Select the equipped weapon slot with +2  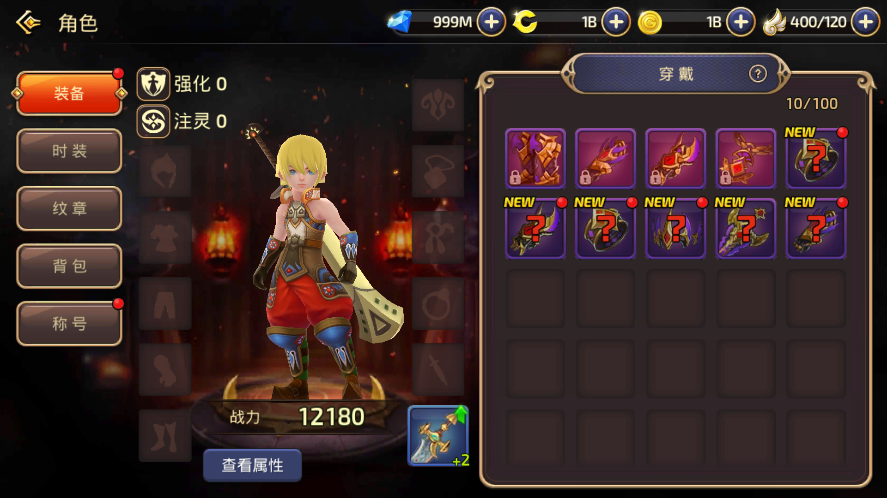(x=437, y=435)
